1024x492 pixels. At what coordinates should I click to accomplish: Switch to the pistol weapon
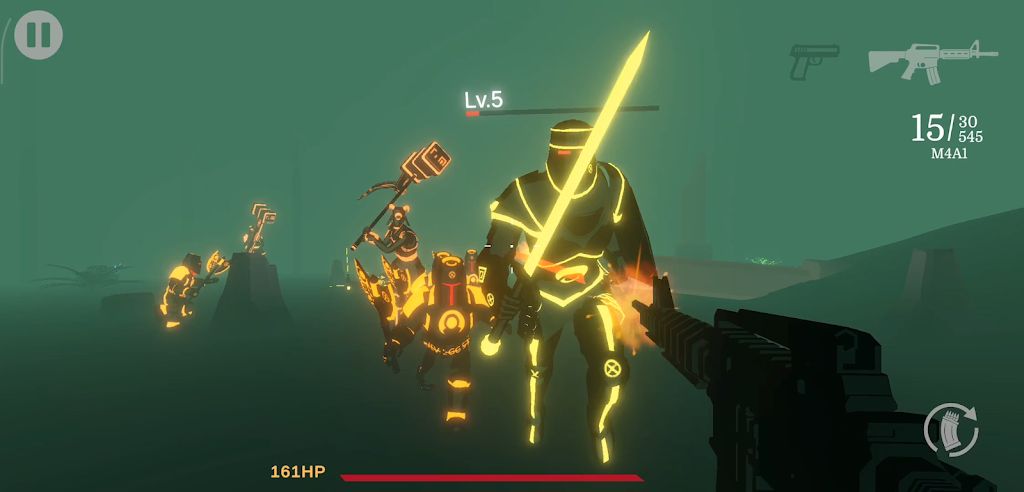(x=813, y=61)
